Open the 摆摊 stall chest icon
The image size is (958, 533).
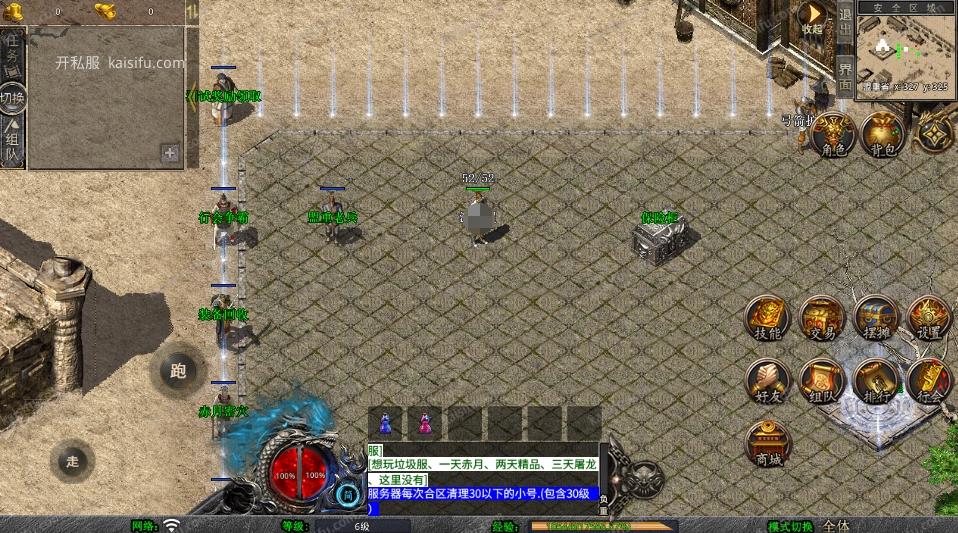click(x=876, y=318)
